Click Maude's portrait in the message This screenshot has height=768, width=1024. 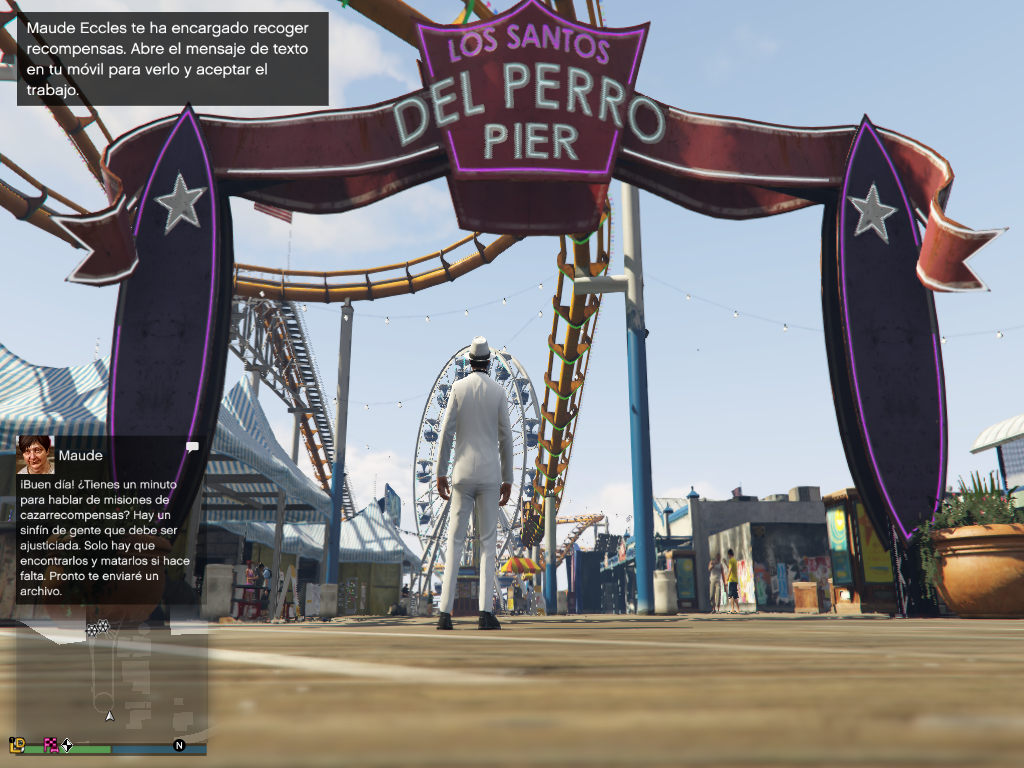click(x=35, y=454)
